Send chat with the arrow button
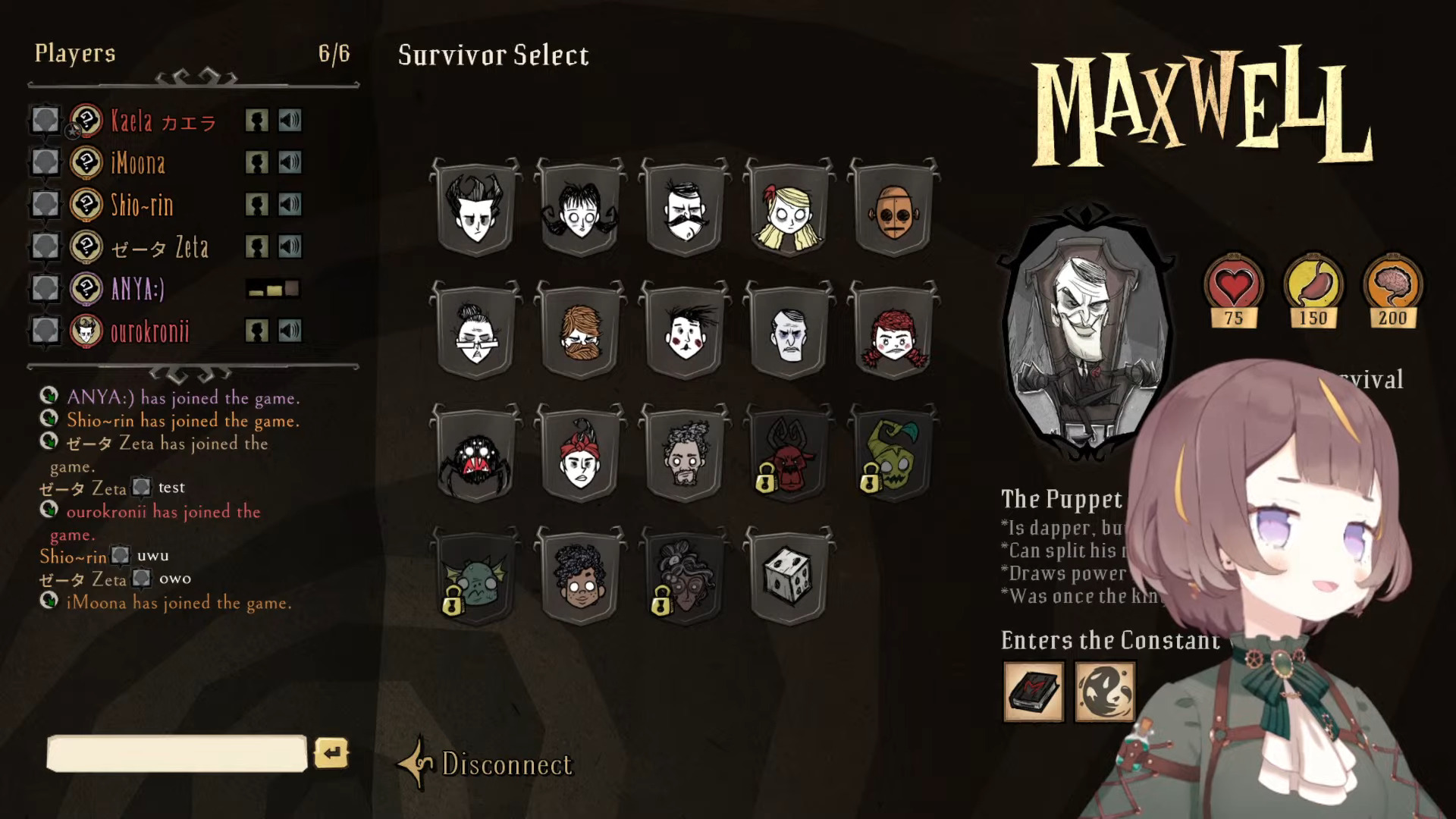The image size is (1456, 819). click(x=331, y=753)
